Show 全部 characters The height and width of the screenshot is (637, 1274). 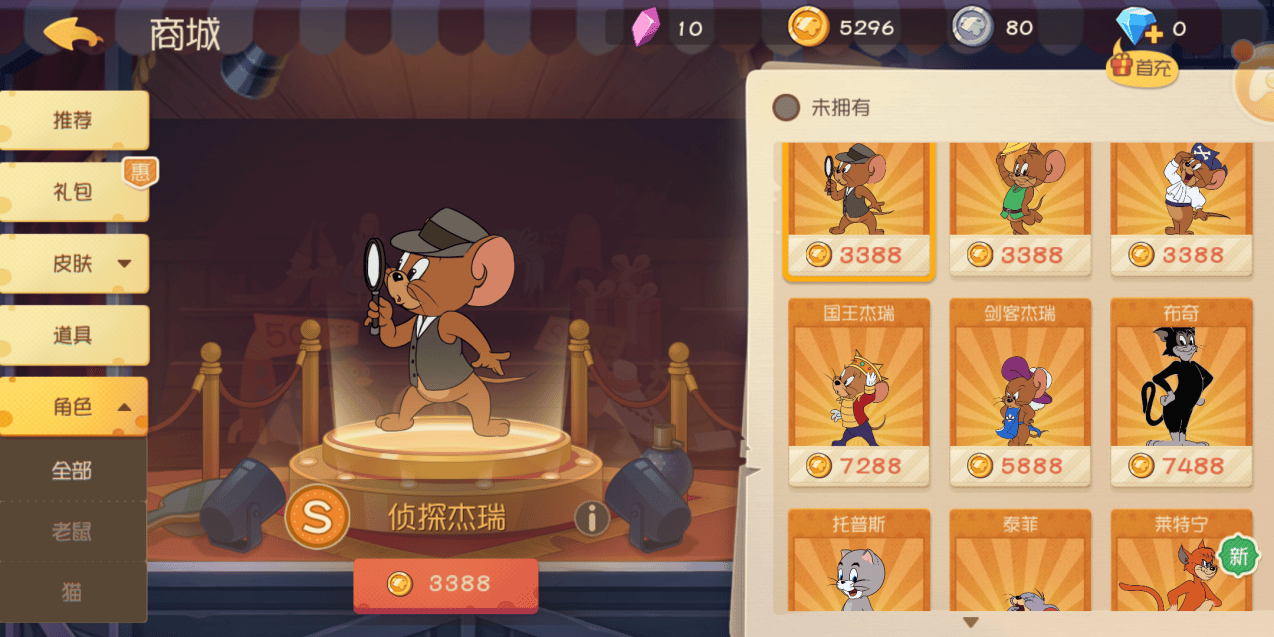pyautogui.click(x=72, y=470)
